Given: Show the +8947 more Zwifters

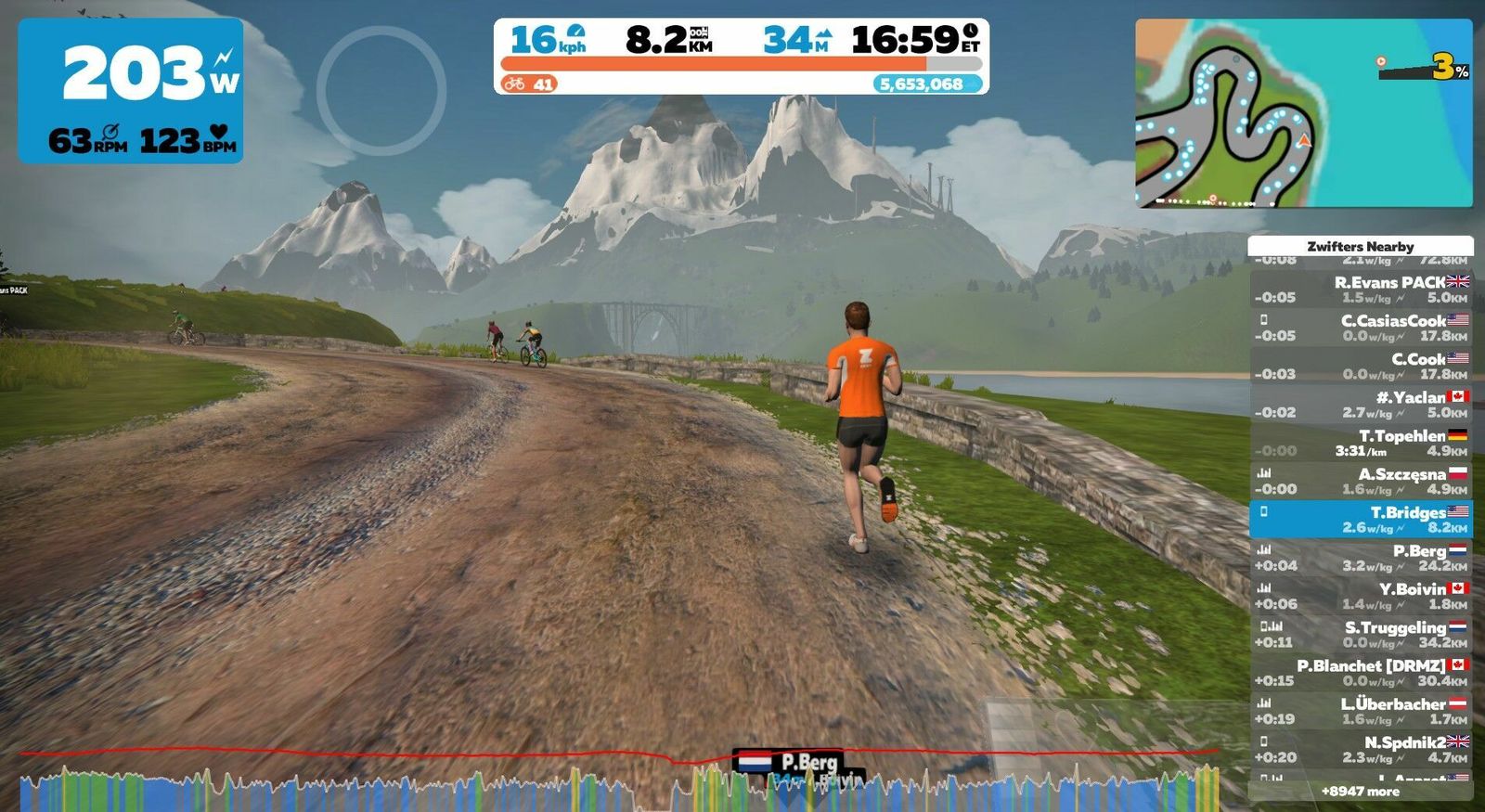Looking at the screenshot, I should click(x=1361, y=792).
